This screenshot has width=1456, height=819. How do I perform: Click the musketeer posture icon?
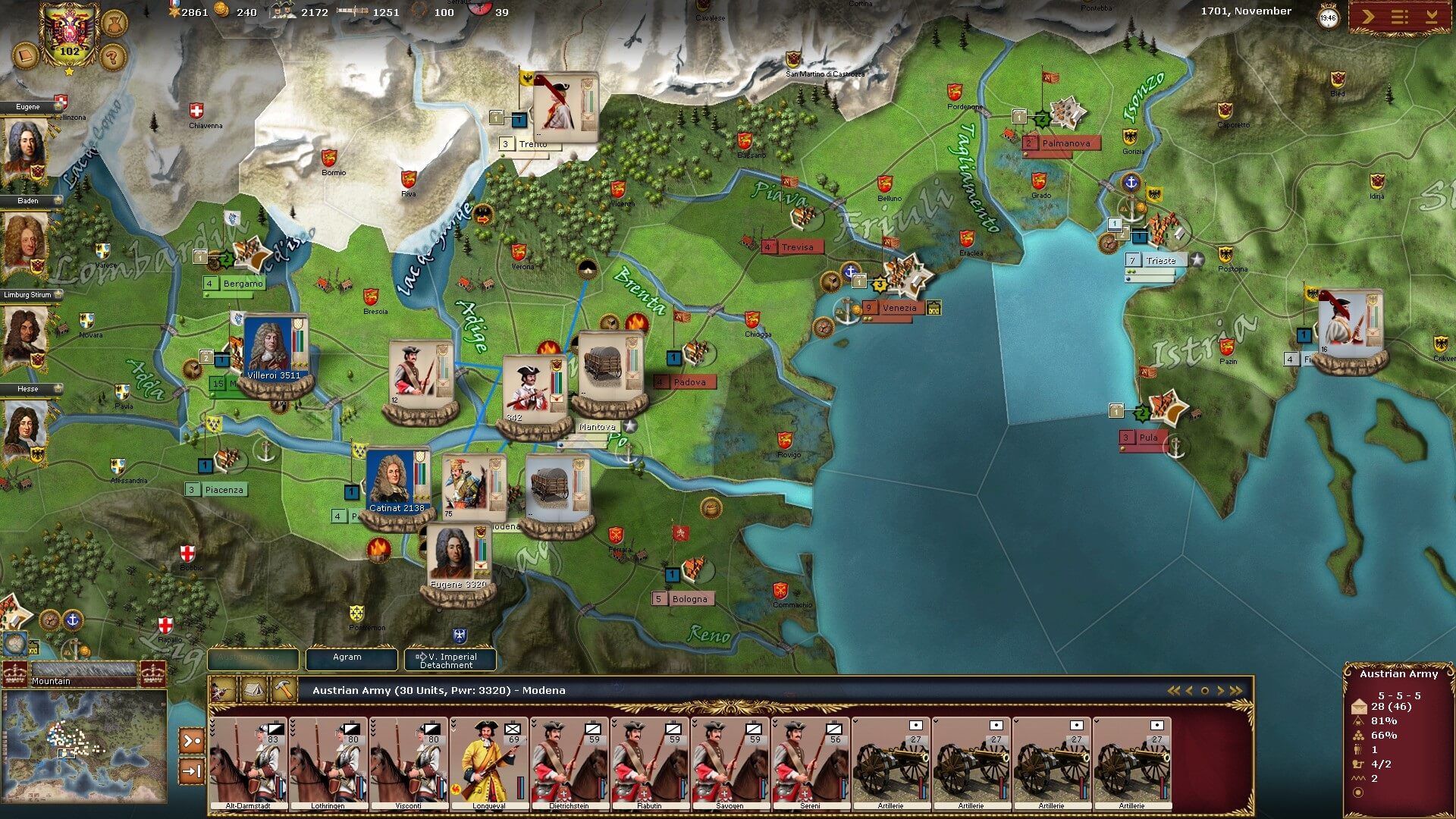223,690
